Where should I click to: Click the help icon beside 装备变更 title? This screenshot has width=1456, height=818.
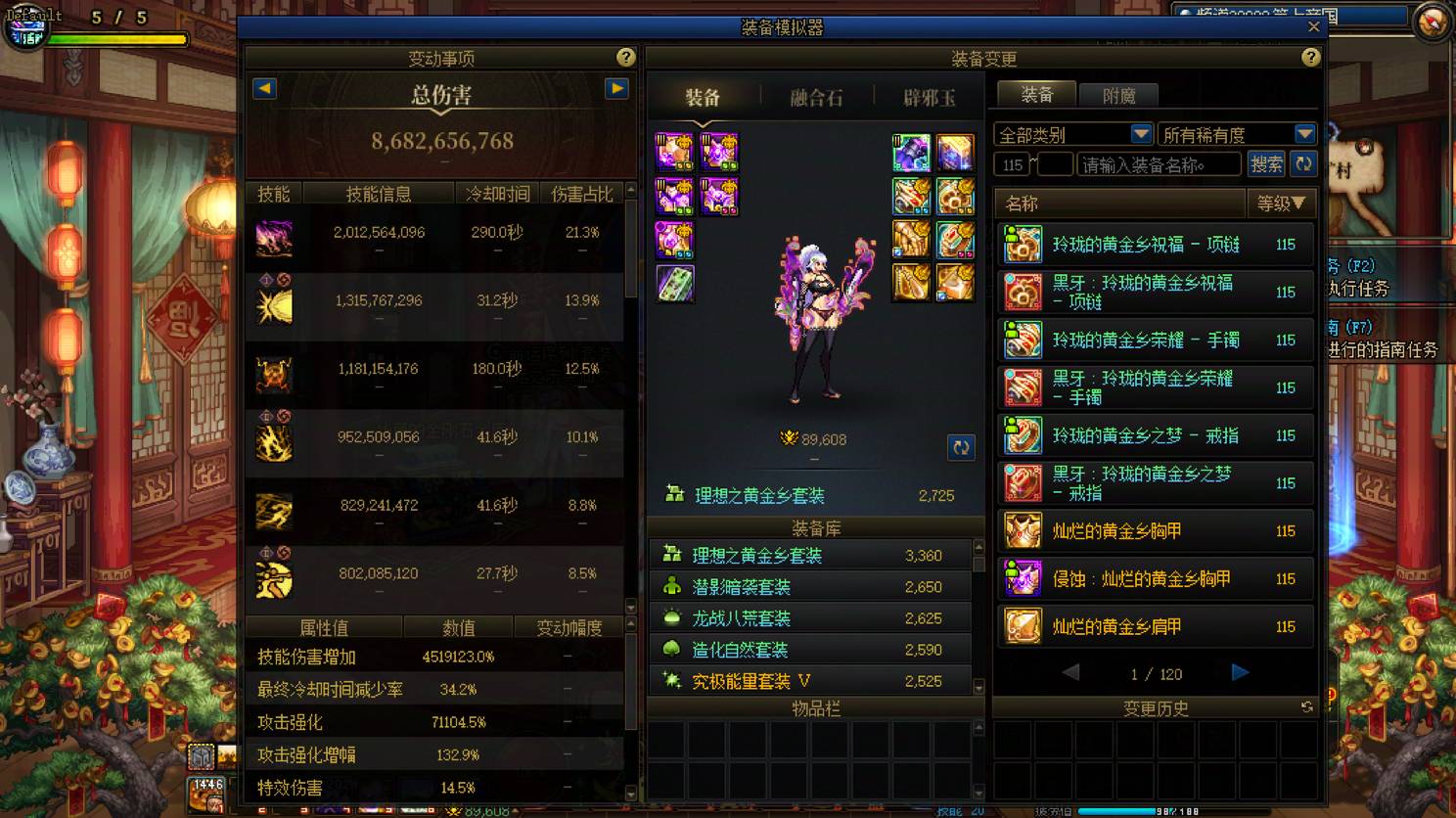[x=1312, y=58]
